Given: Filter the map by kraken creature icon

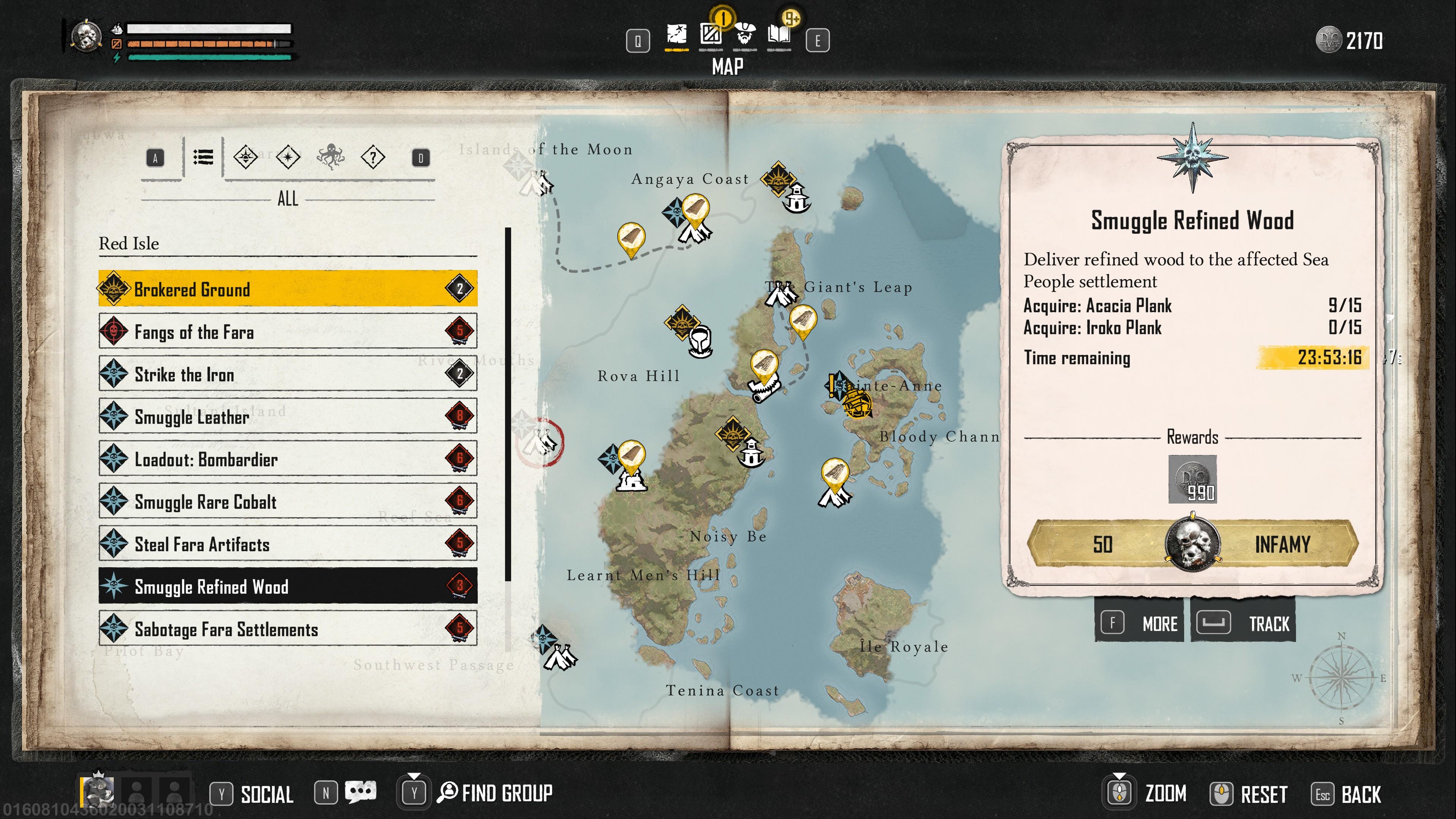Looking at the screenshot, I should pyautogui.click(x=331, y=157).
